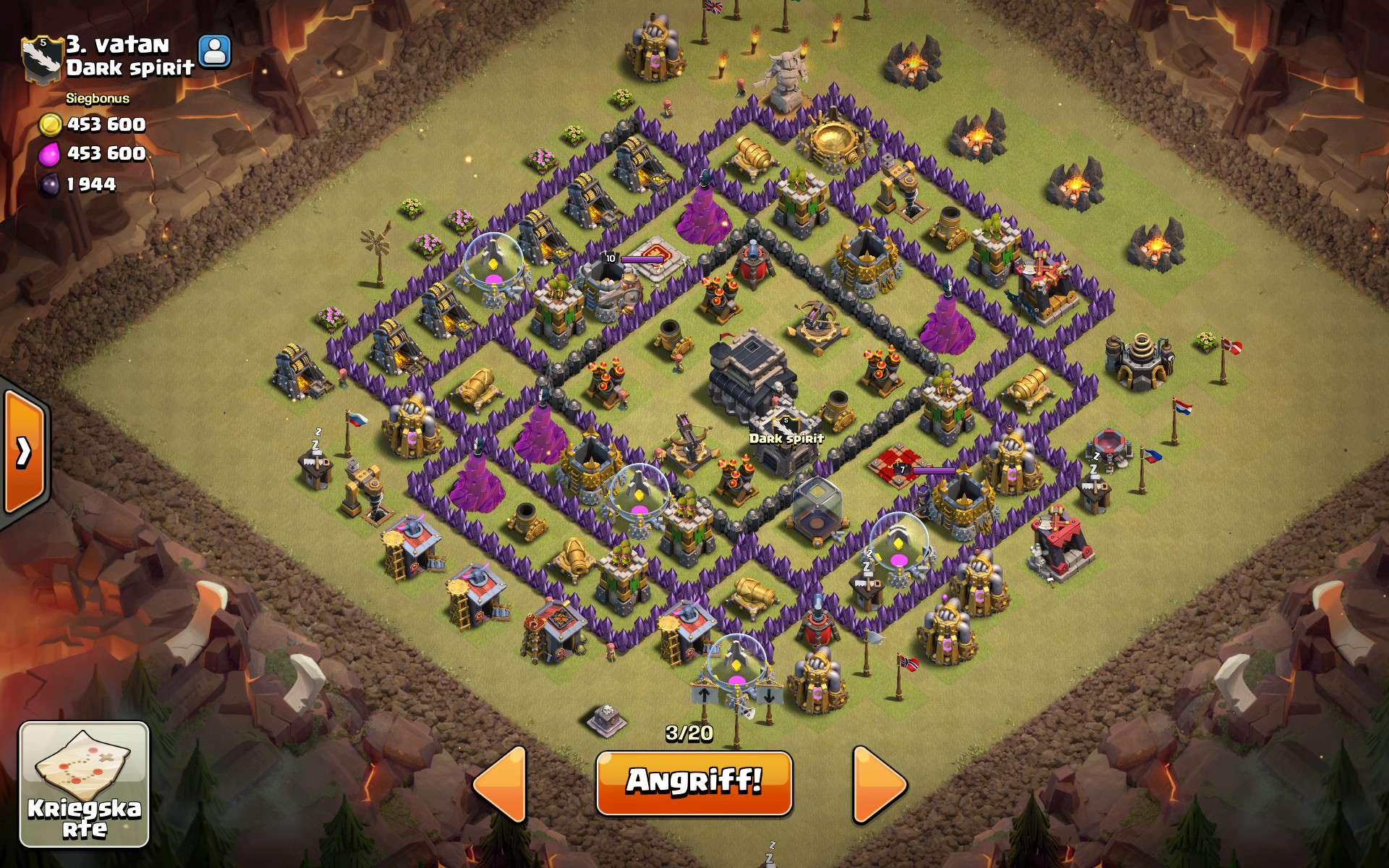Tap the Dark spirit clan badge
The height and width of the screenshot is (868, 1389).
[x=41, y=58]
